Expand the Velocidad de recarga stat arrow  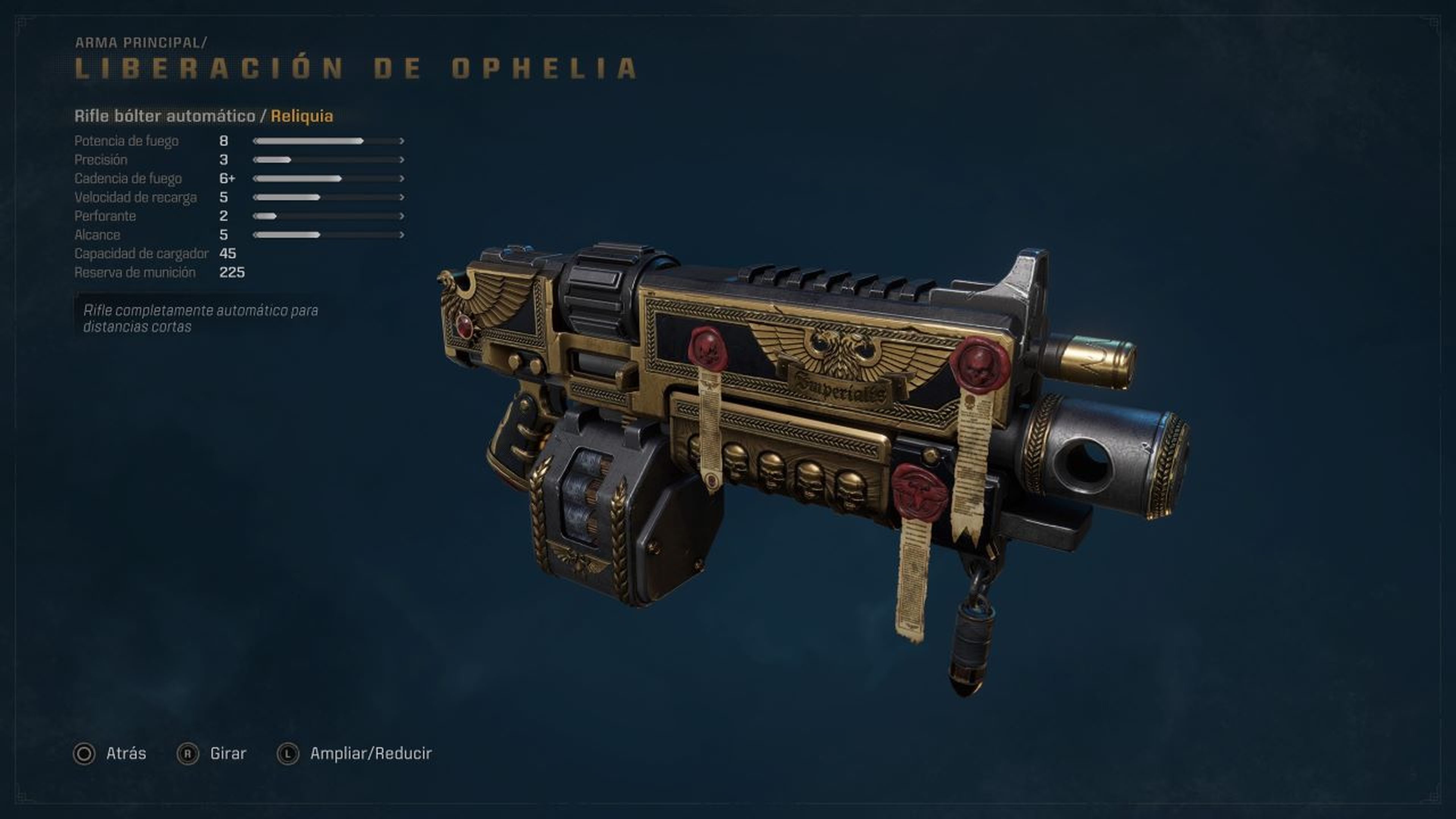[x=402, y=197]
